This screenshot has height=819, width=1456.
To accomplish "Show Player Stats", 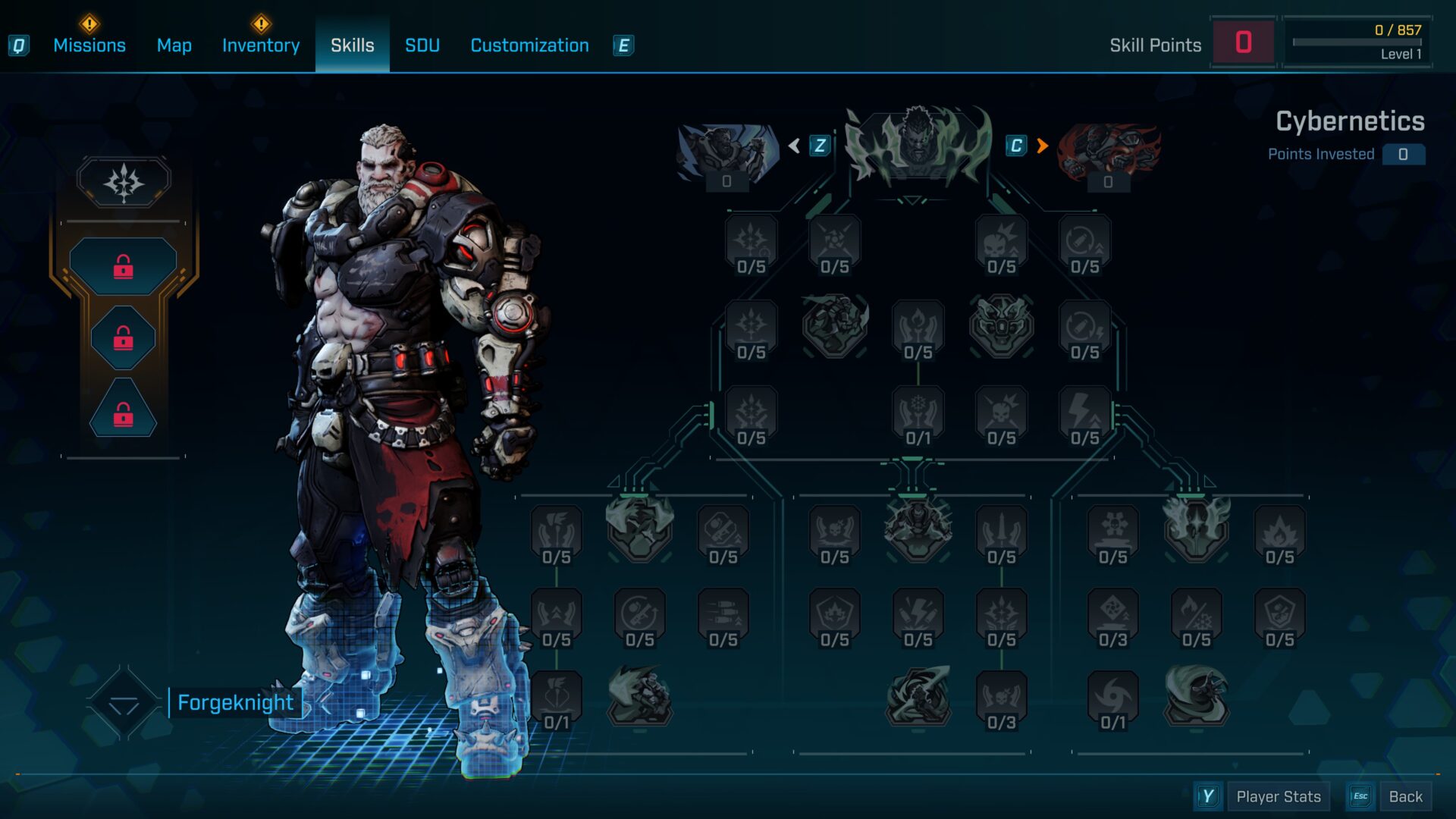I will tap(1278, 796).
